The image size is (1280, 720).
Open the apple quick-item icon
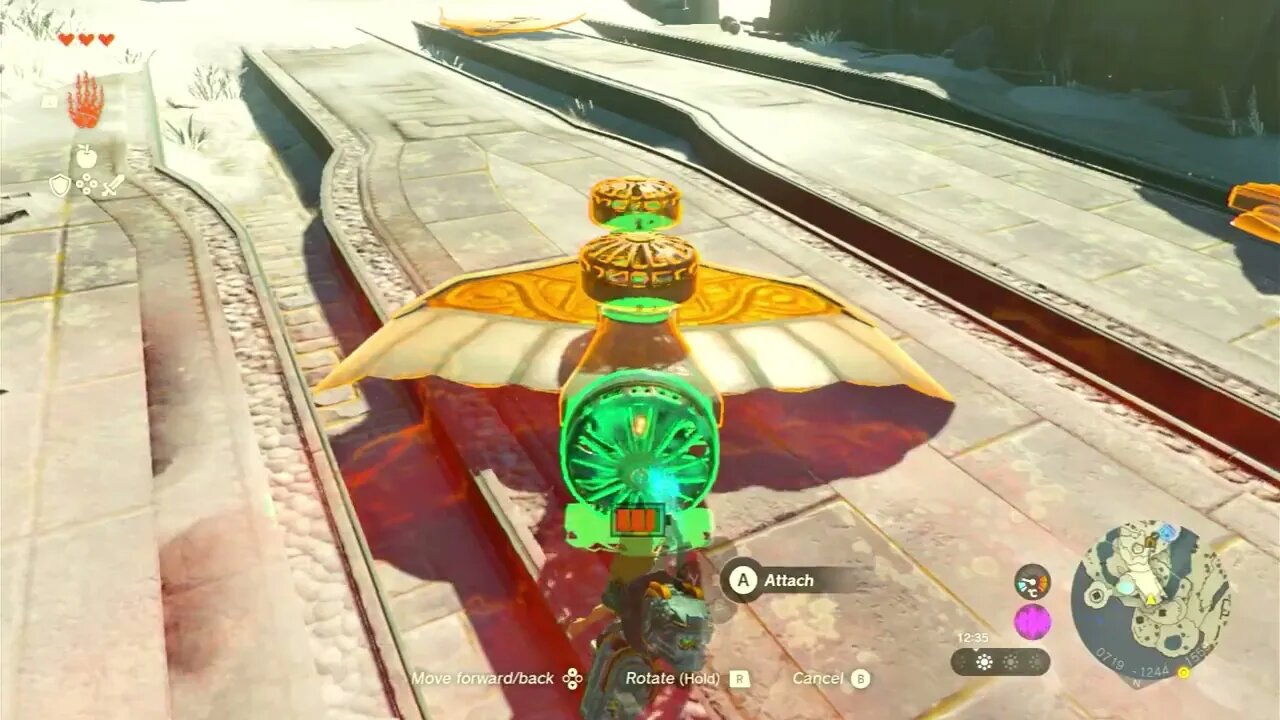tap(86, 156)
